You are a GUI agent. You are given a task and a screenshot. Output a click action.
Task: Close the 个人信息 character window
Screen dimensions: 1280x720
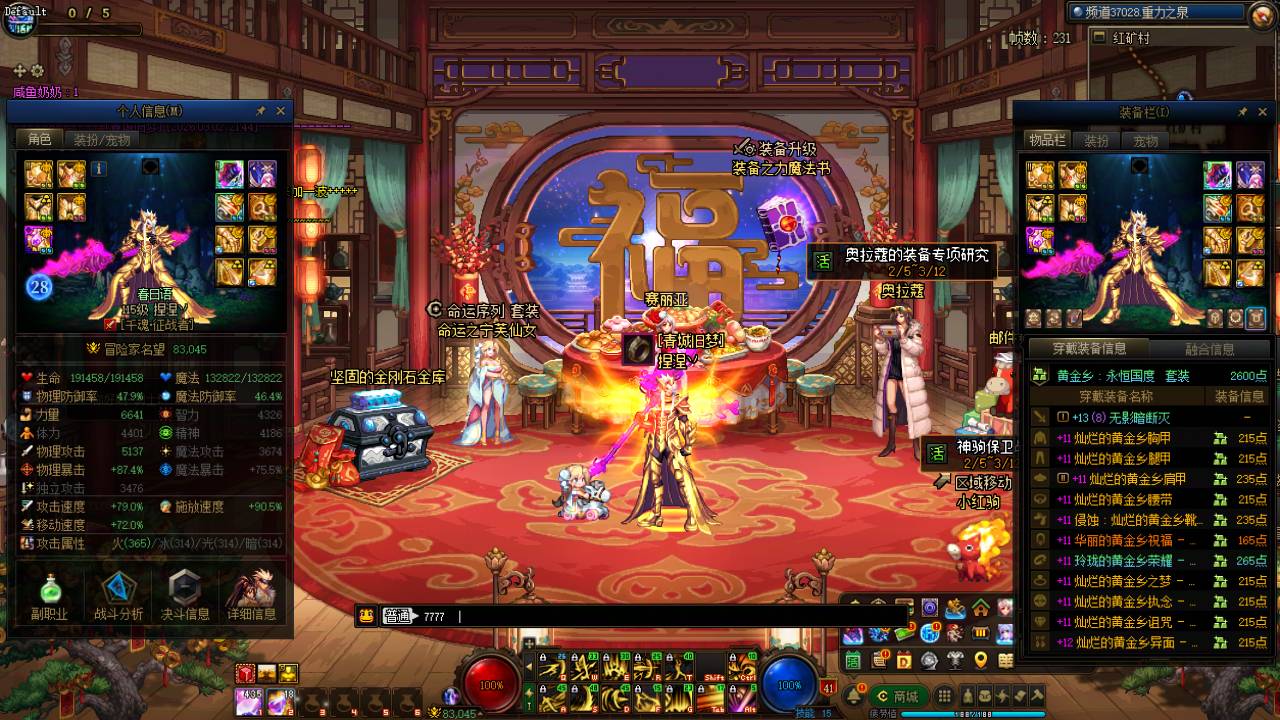coord(281,111)
